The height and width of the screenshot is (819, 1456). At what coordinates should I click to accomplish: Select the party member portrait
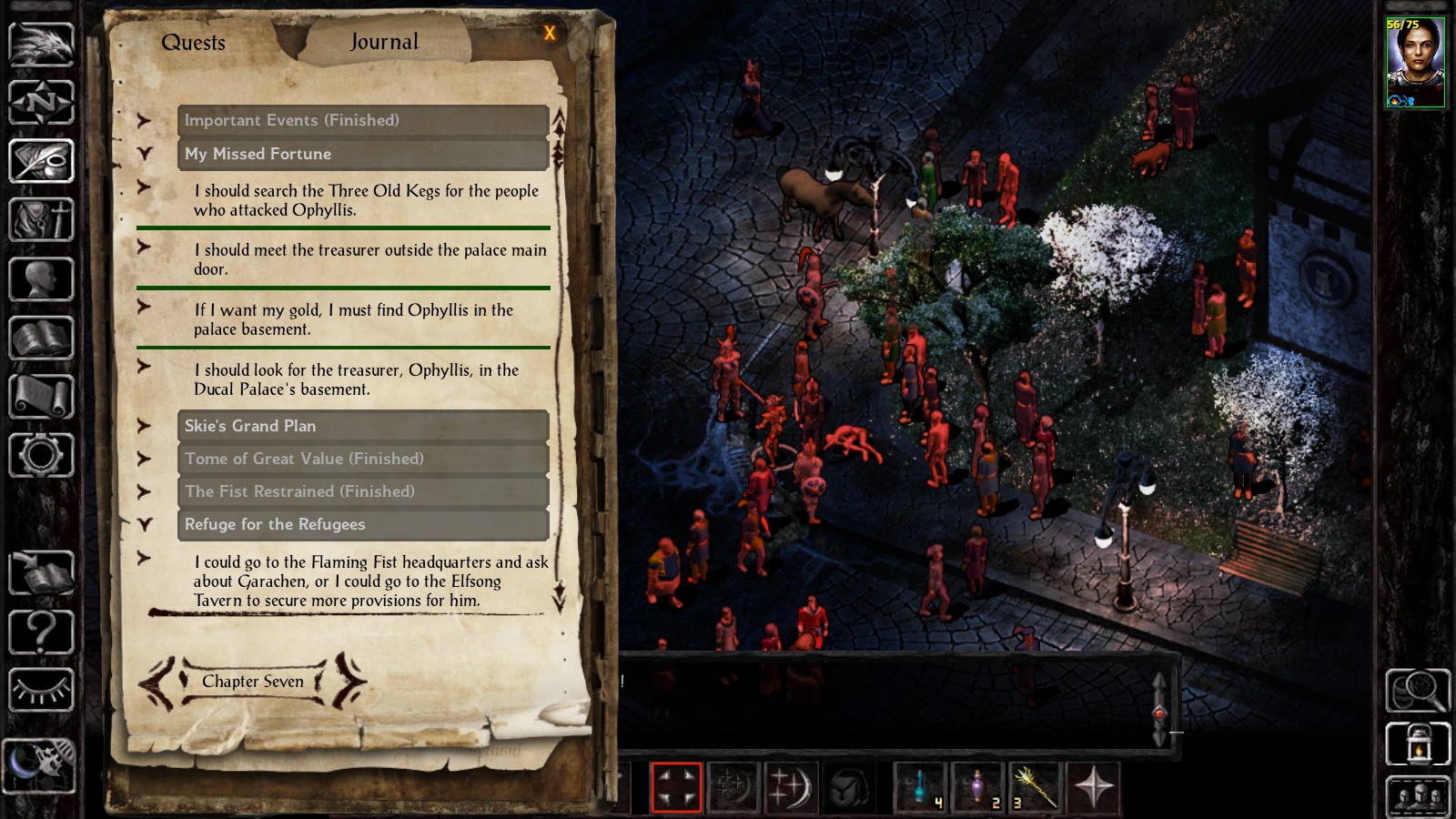click(x=1415, y=62)
